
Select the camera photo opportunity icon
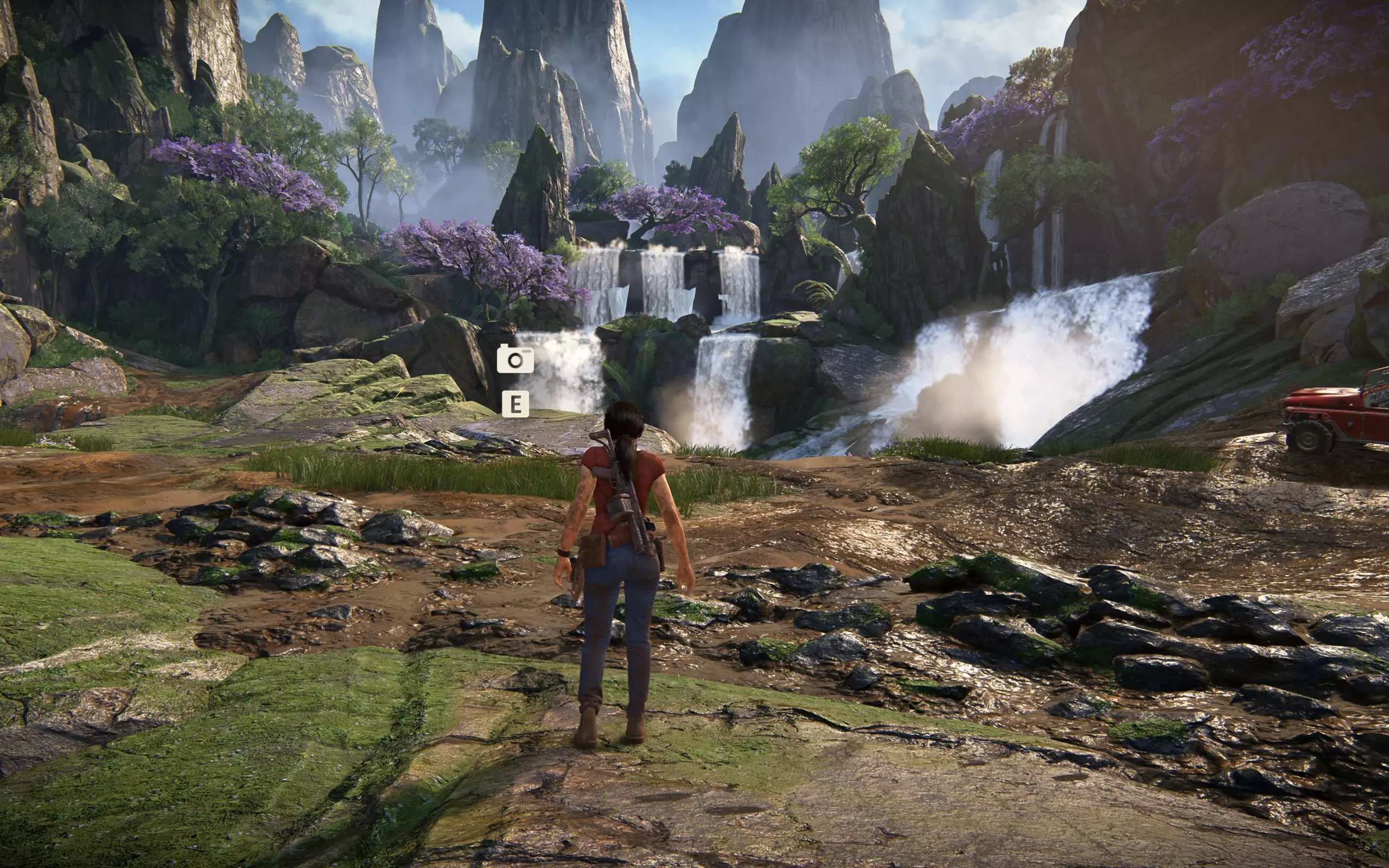(x=515, y=359)
